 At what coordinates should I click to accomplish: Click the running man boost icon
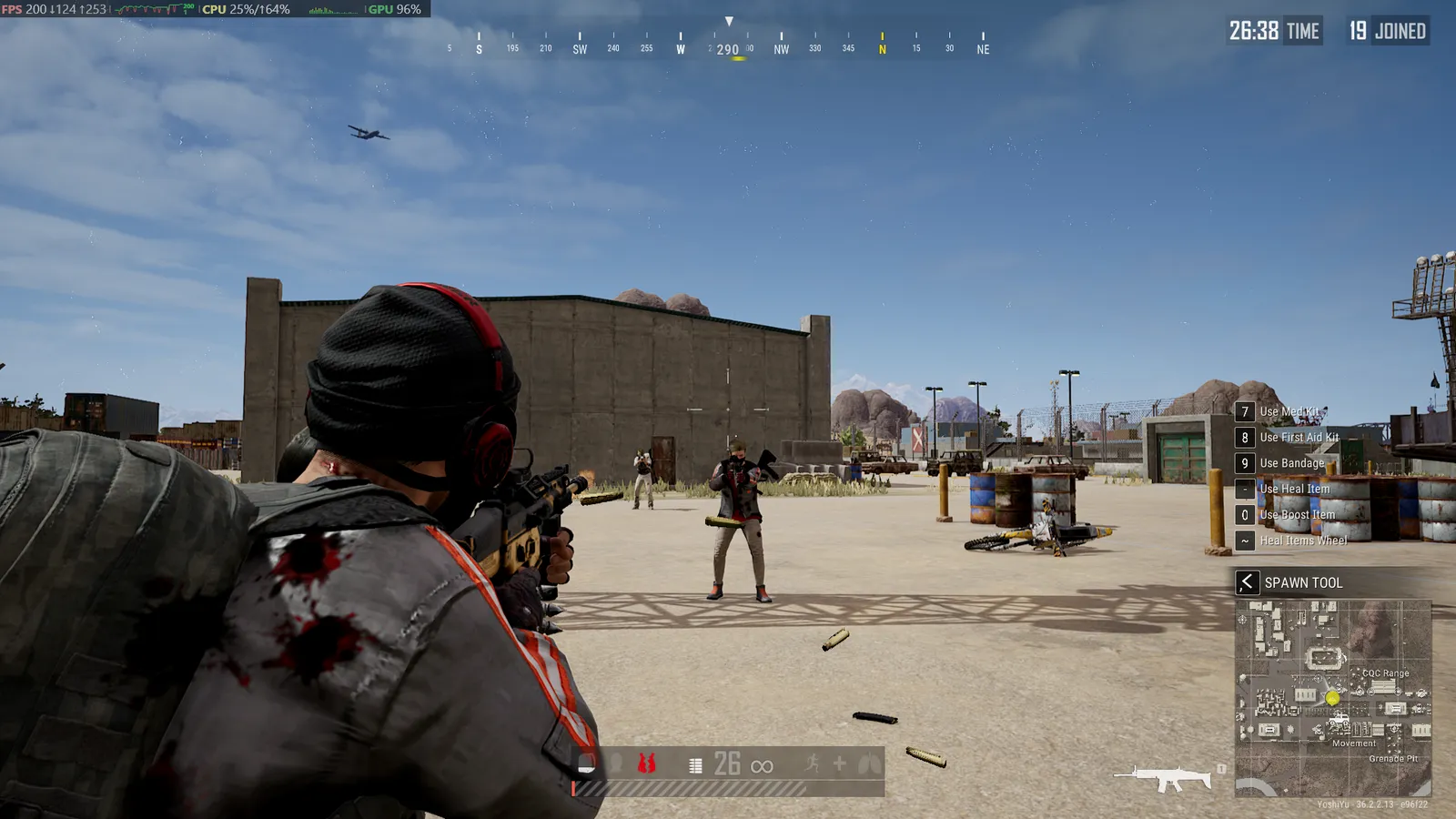click(x=812, y=763)
